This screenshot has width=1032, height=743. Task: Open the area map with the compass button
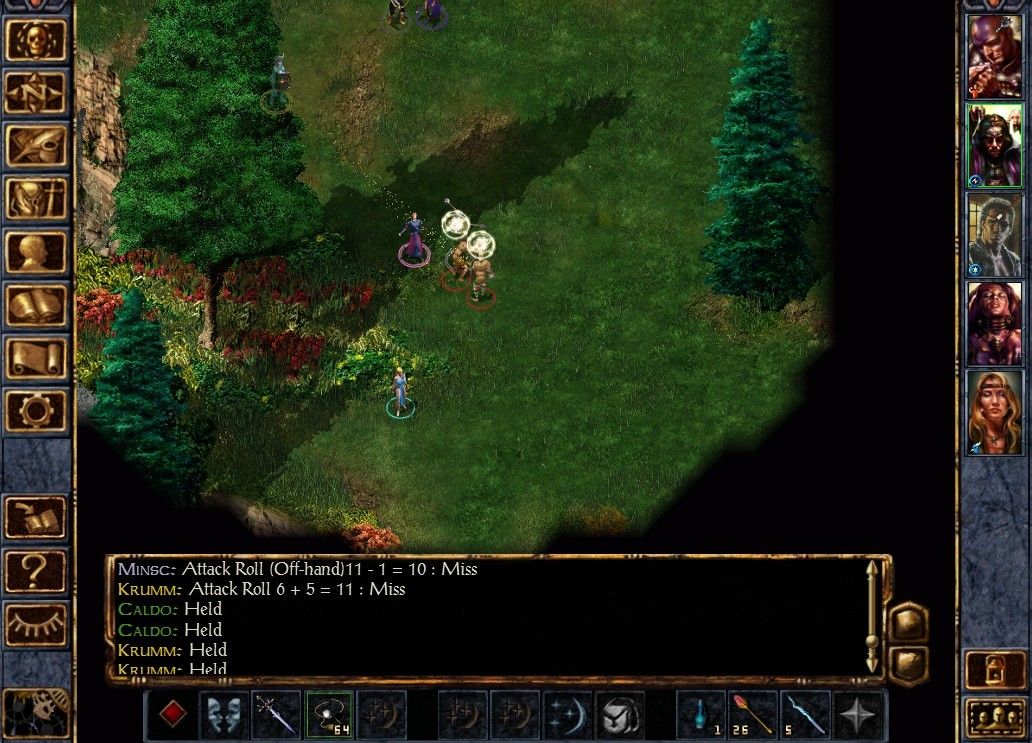pyautogui.click(x=37, y=93)
